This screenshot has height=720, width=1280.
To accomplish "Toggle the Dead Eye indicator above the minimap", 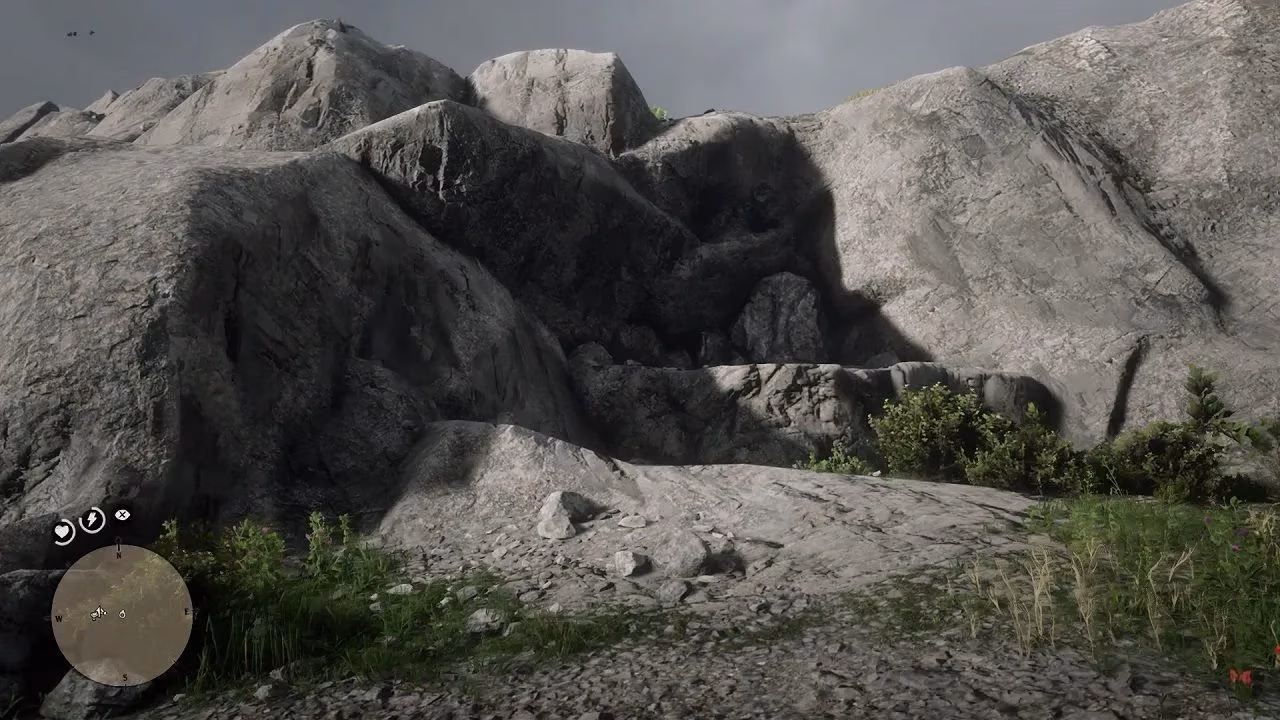I will pos(120,514).
